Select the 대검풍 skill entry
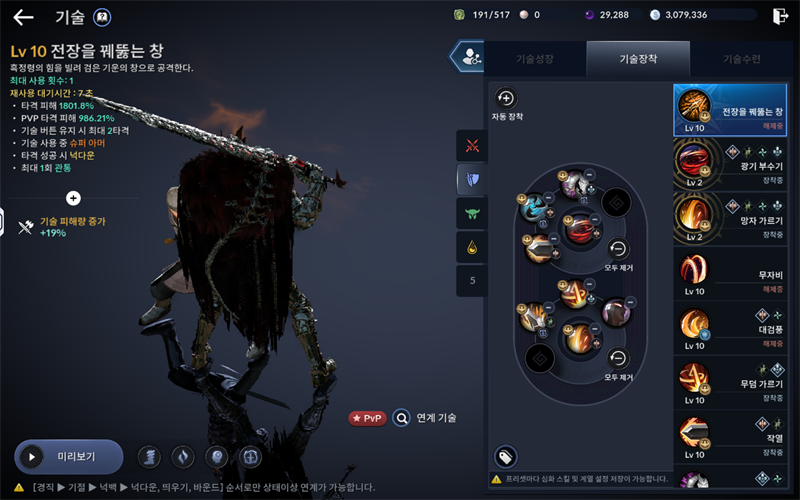The image size is (800, 500). click(x=730, y=327)
